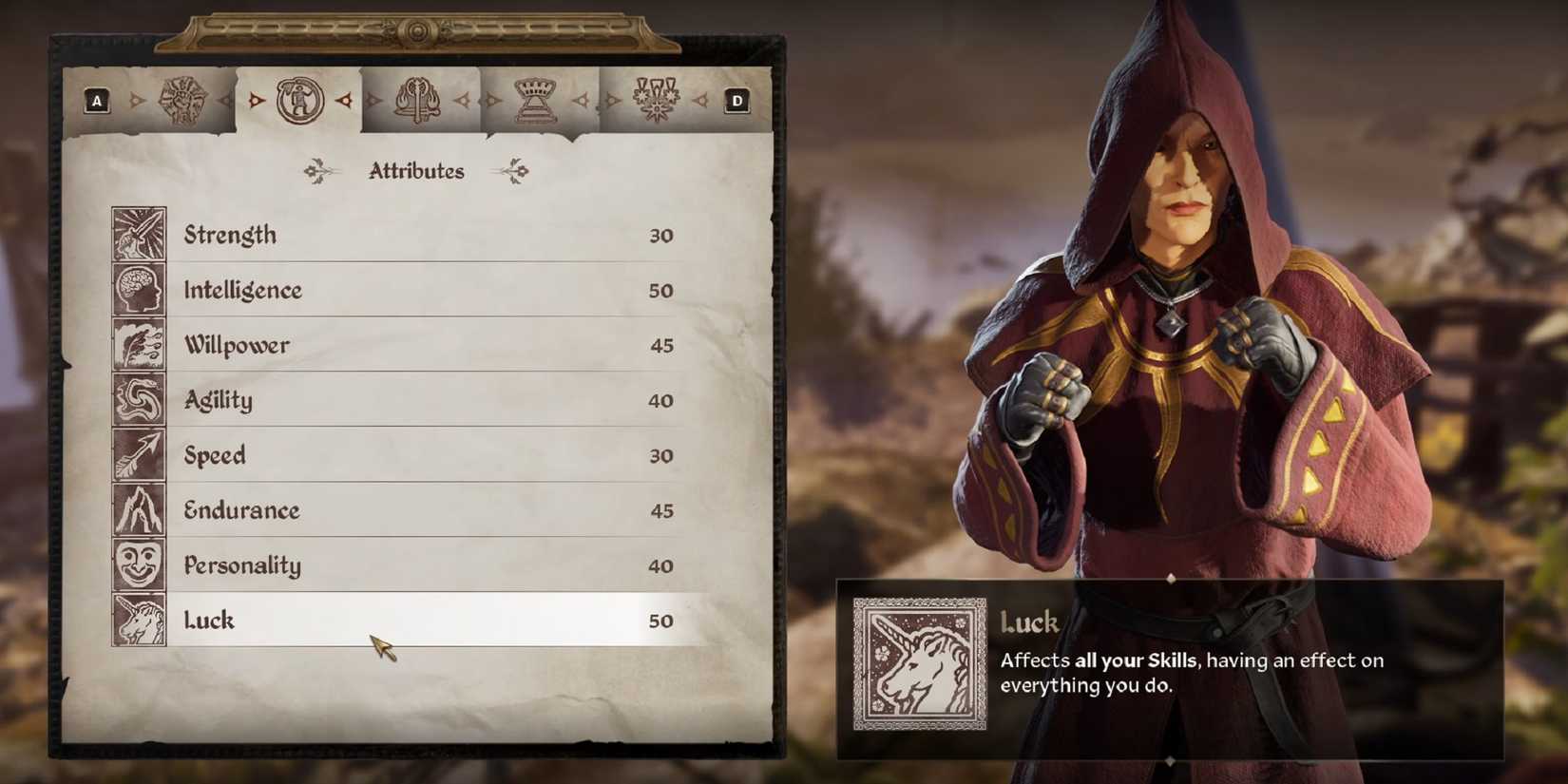Select the highlighted Luck attribute row

coord(409,621)
